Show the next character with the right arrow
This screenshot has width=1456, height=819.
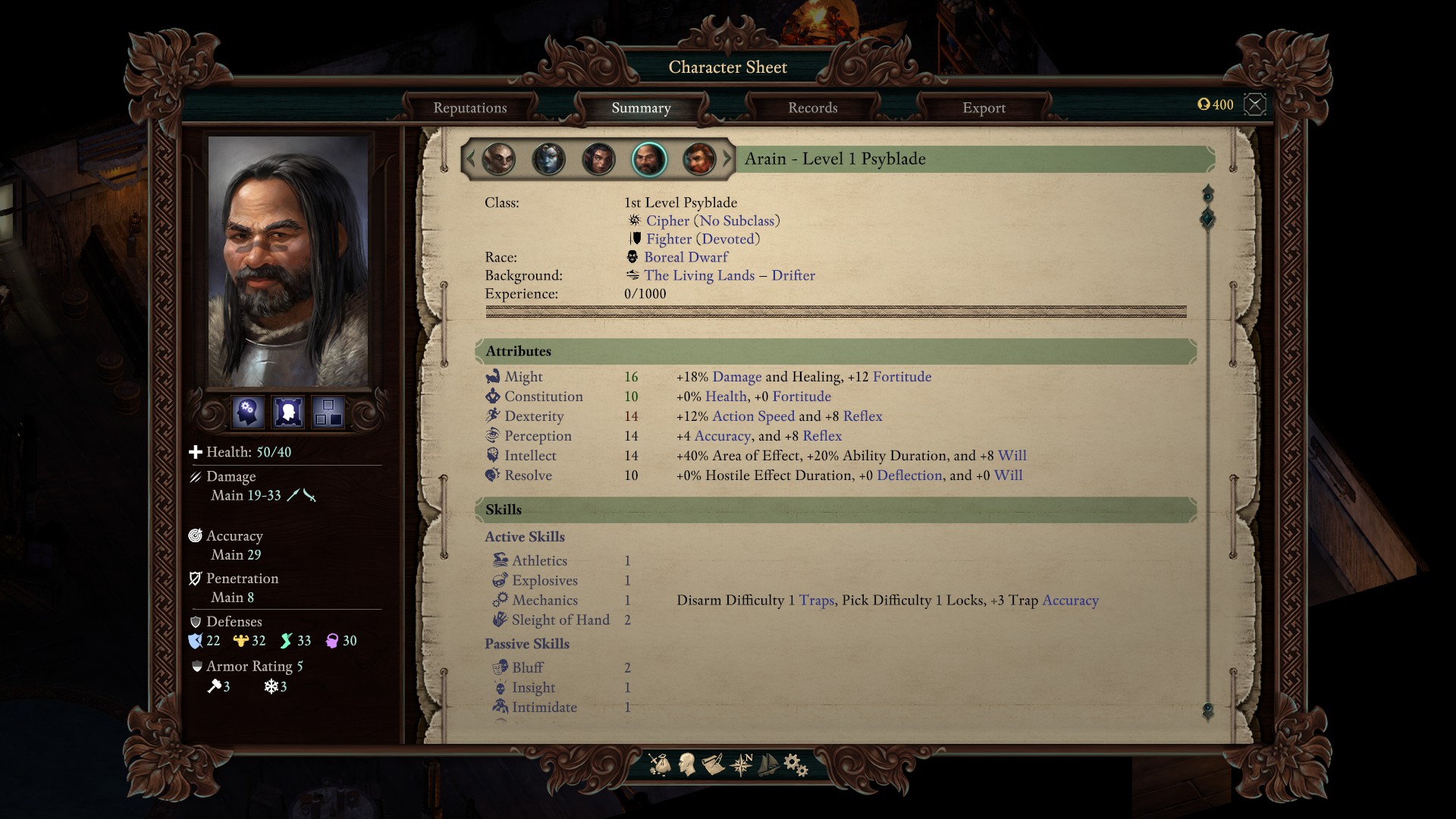click(727, 159)
